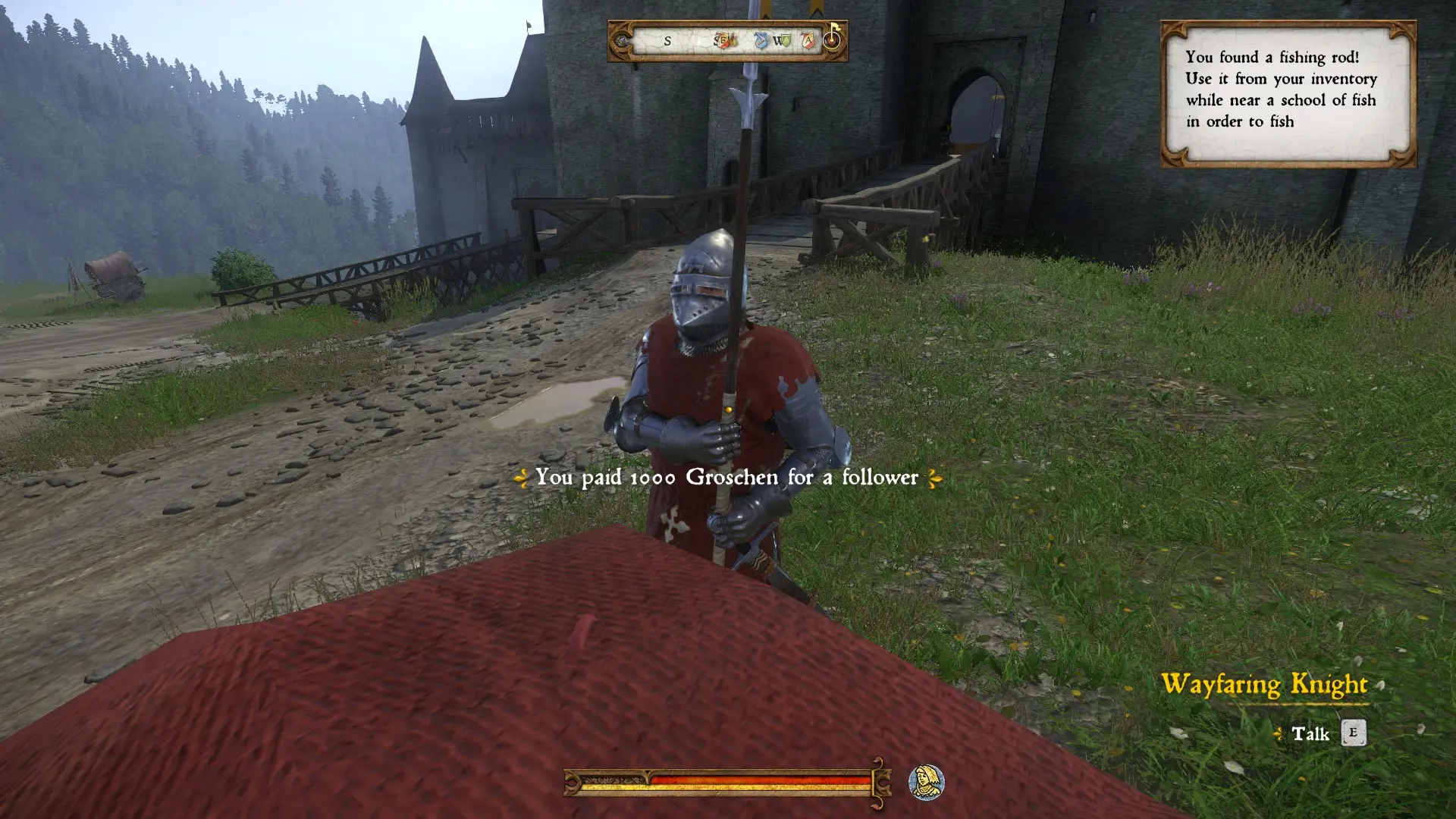Click the S direction letter on the compass
Viewport: 1456px width, 819px height.
pyautogui.click(x=668, y=42)
